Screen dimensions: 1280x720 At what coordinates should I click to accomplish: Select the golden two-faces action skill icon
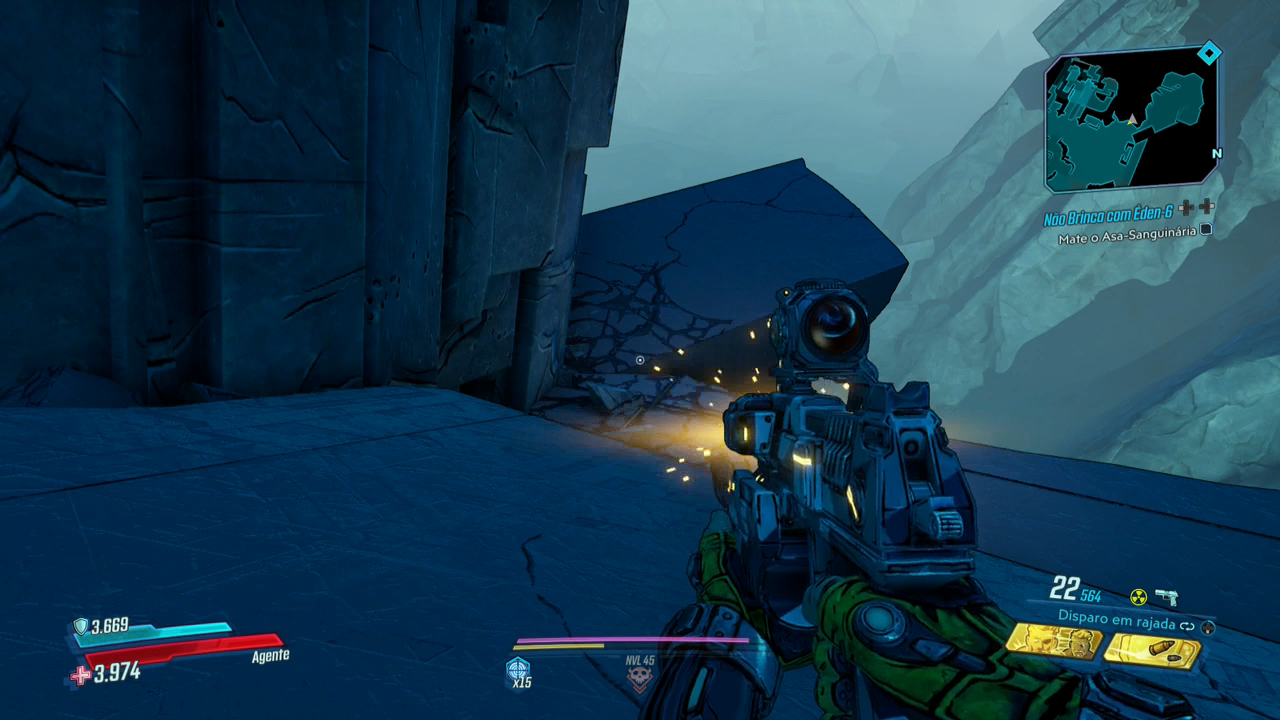point(1052,641)
